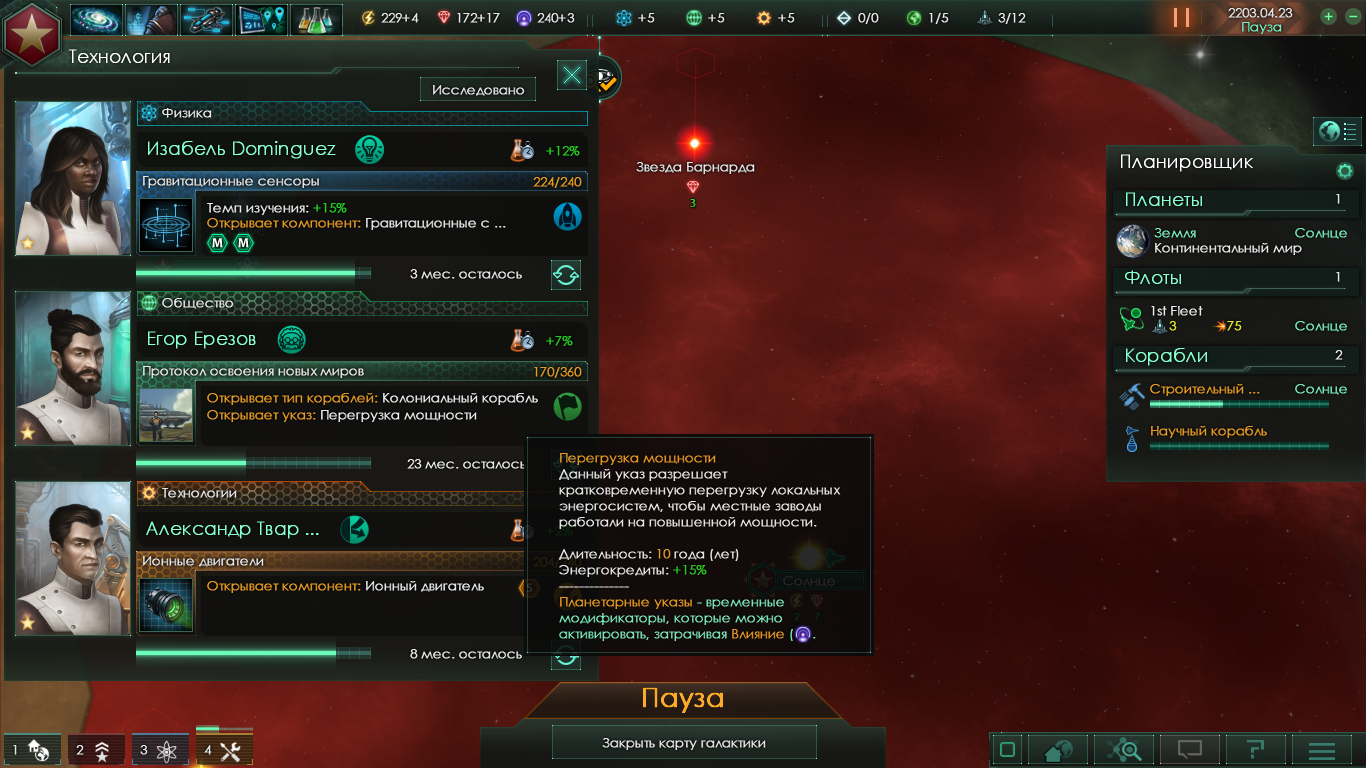The height and width of the screenshot is (768, 1366).
Task: Select scientist Егор Ерезов portrait
Action: (73, 368)
